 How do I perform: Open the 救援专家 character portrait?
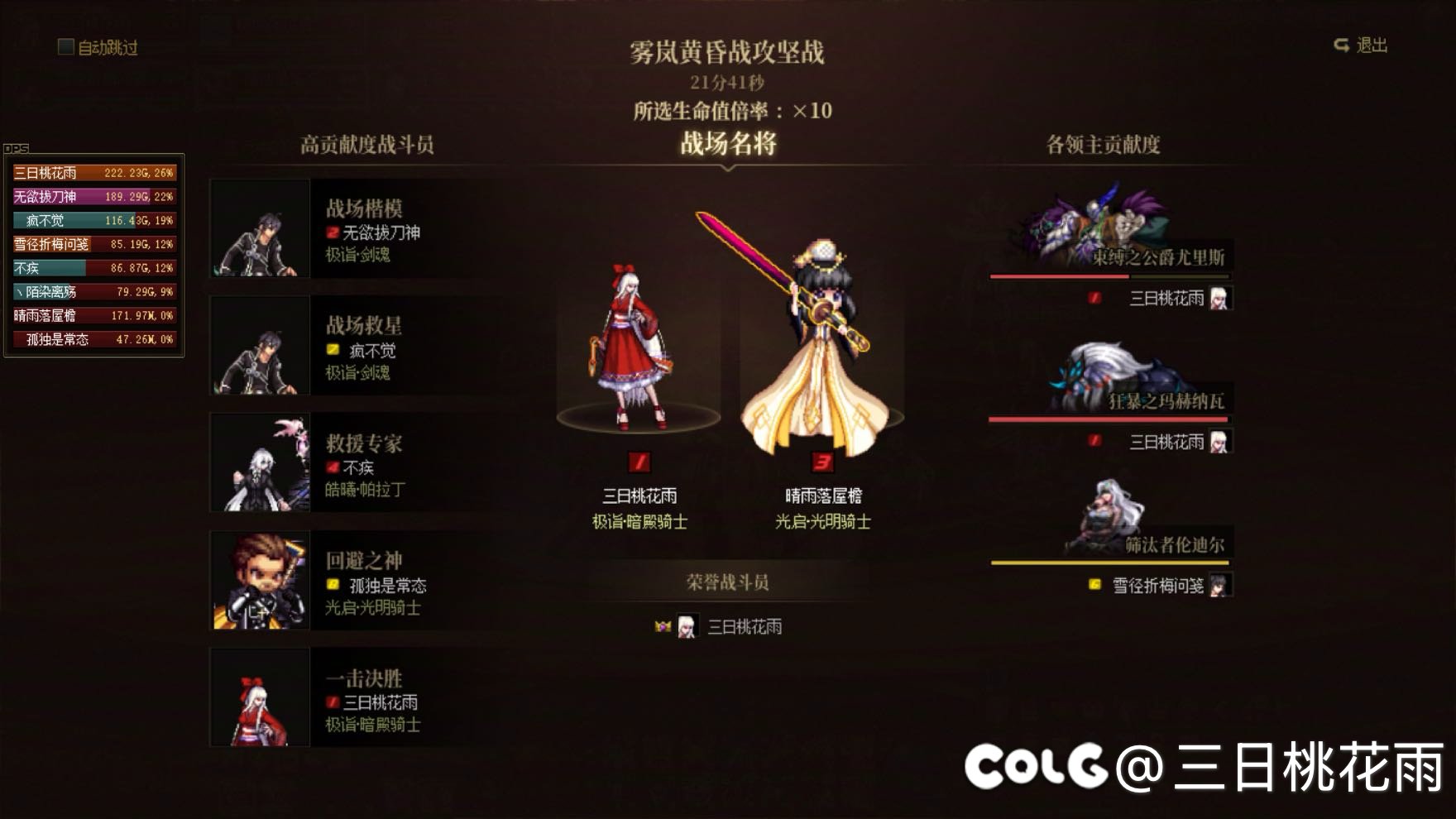pyautogui.click(x=259, y=461)
